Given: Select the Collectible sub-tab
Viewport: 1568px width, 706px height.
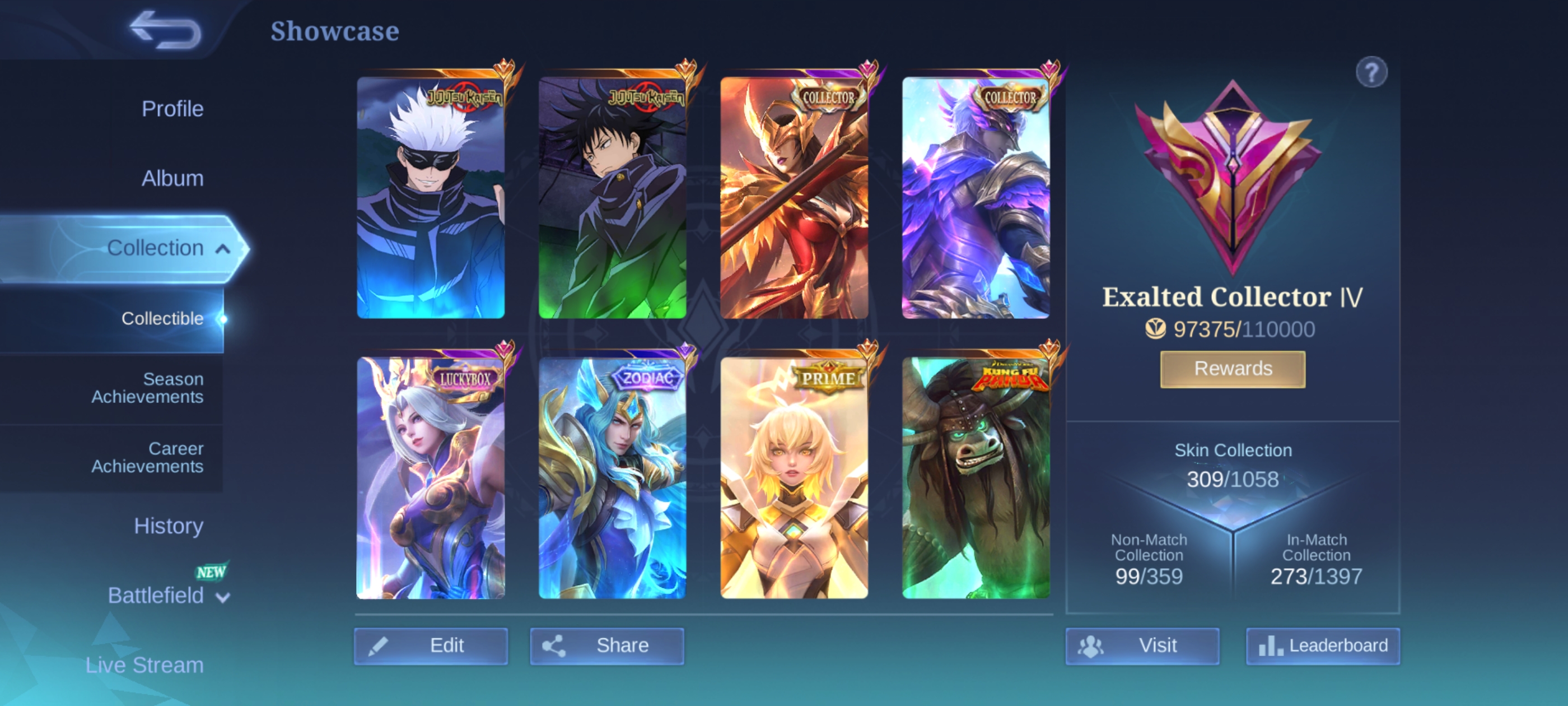Looking at the screenshot, I should (x=162, y=319).
